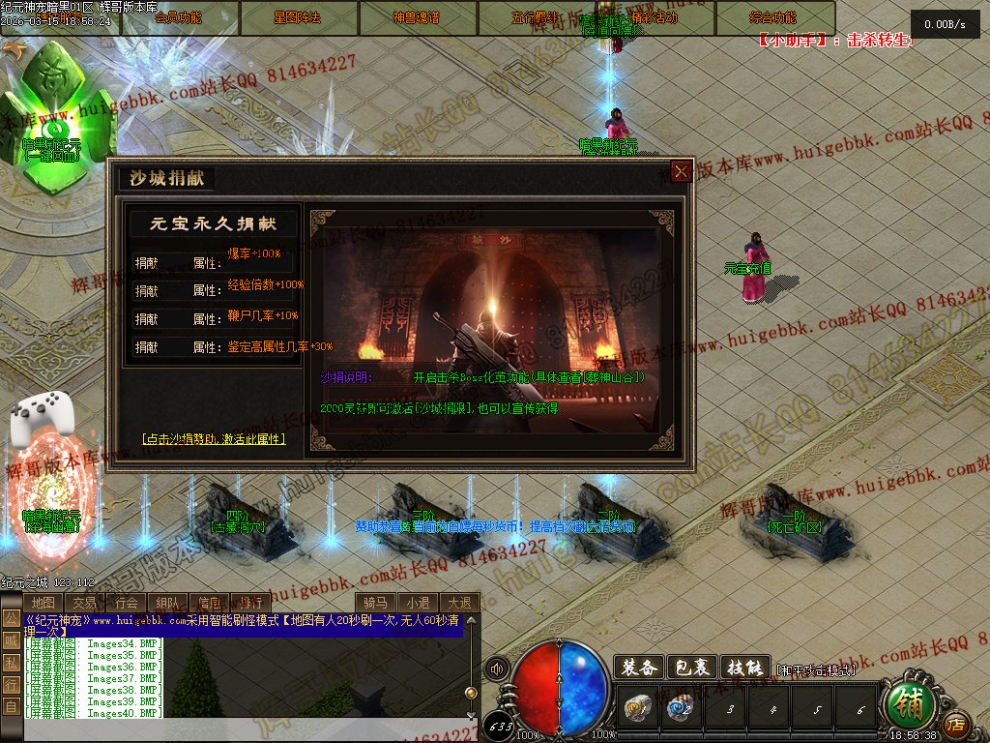990x743 pixels.
Task: Use the first hotbar item slot
Action: 637,709
